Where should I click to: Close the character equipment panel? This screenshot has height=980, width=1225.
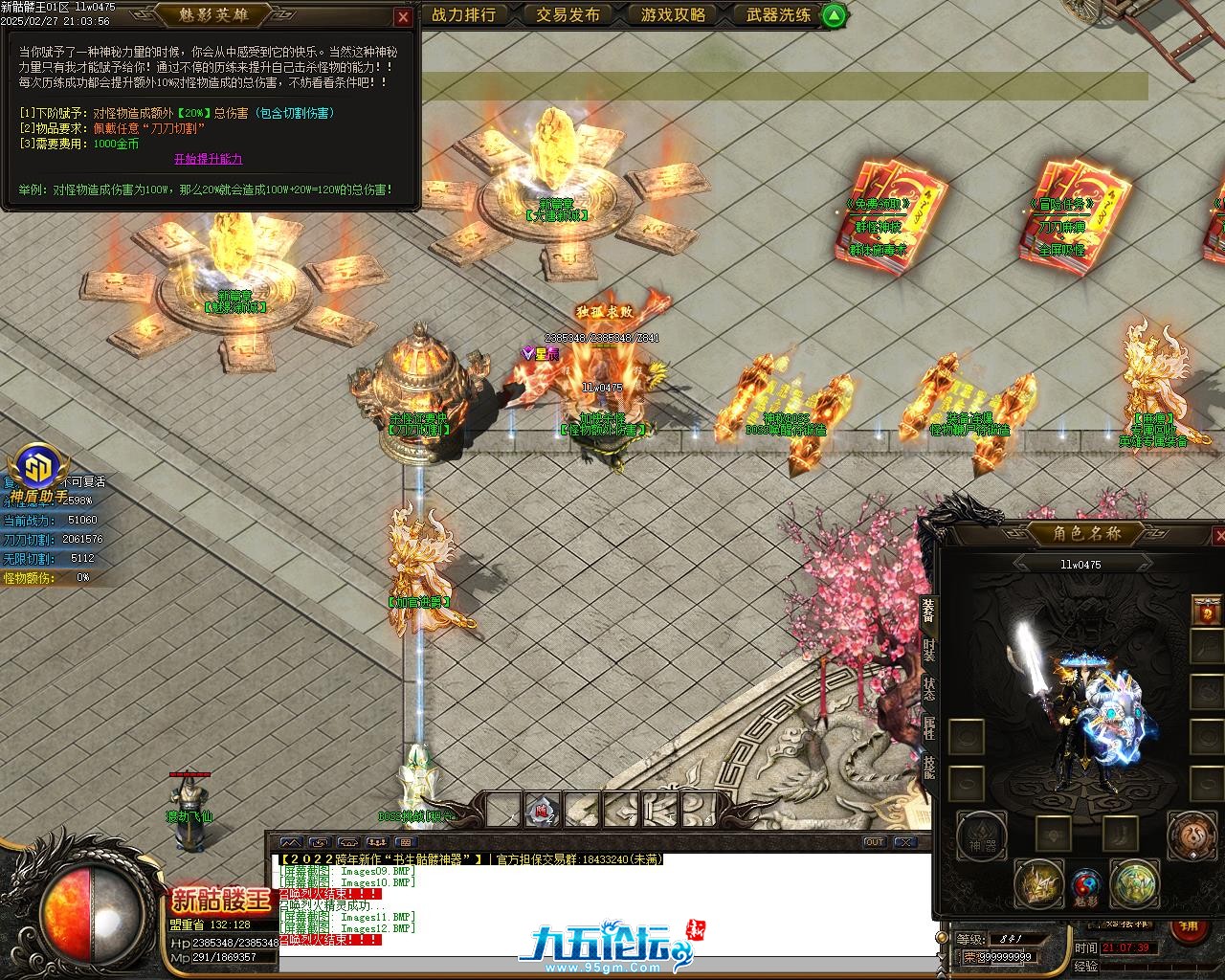coord(1218,536)
